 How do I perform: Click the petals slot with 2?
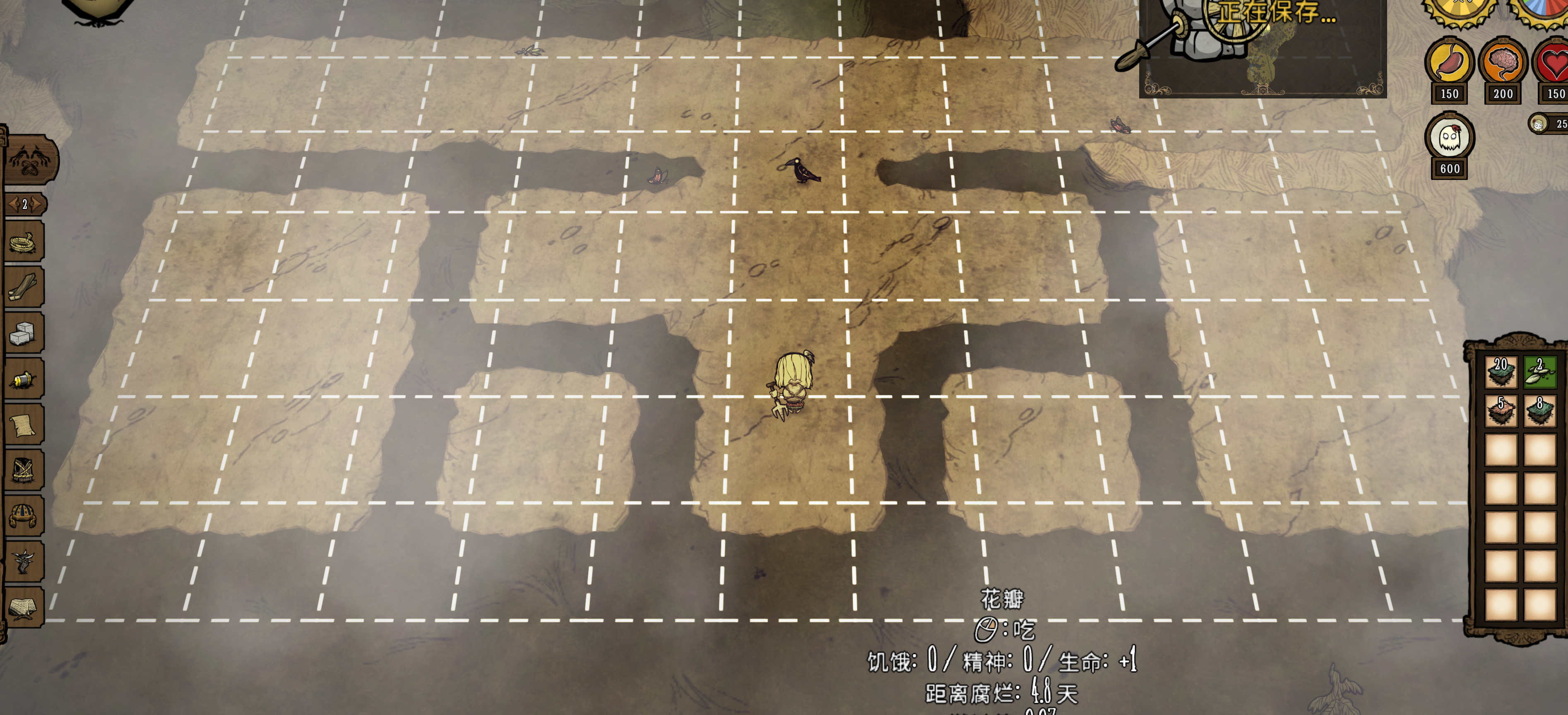(x=1540, y=372)
